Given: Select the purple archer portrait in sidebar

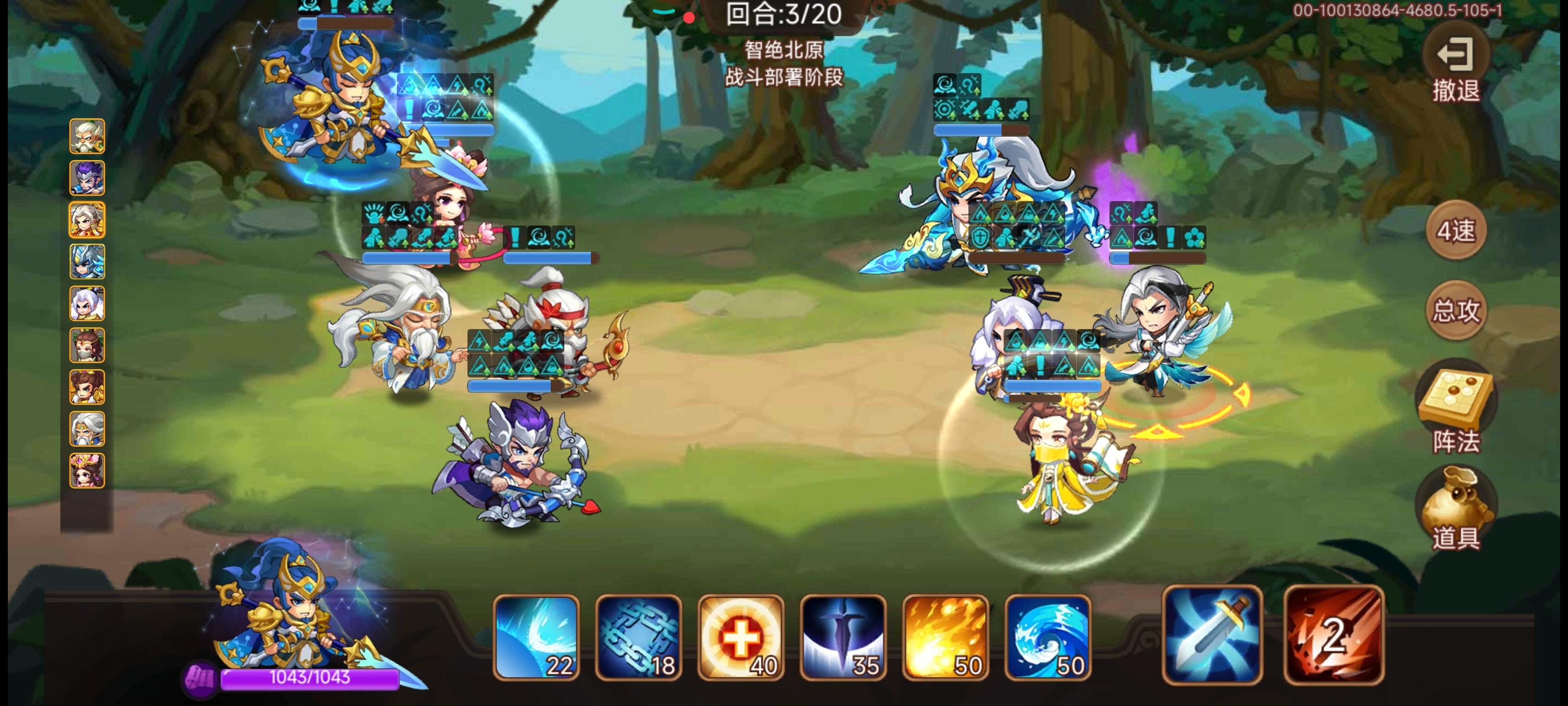Looking at the screenshot, I should pyautogui.click(x=87, y=178).
